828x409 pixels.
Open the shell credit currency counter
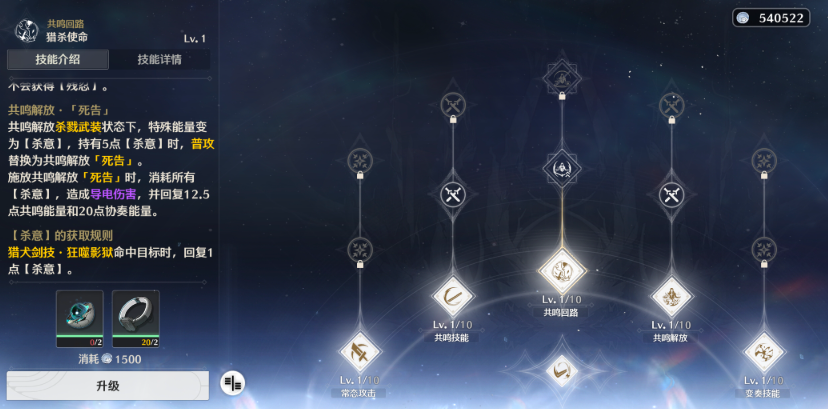click(x=770, y=18)
